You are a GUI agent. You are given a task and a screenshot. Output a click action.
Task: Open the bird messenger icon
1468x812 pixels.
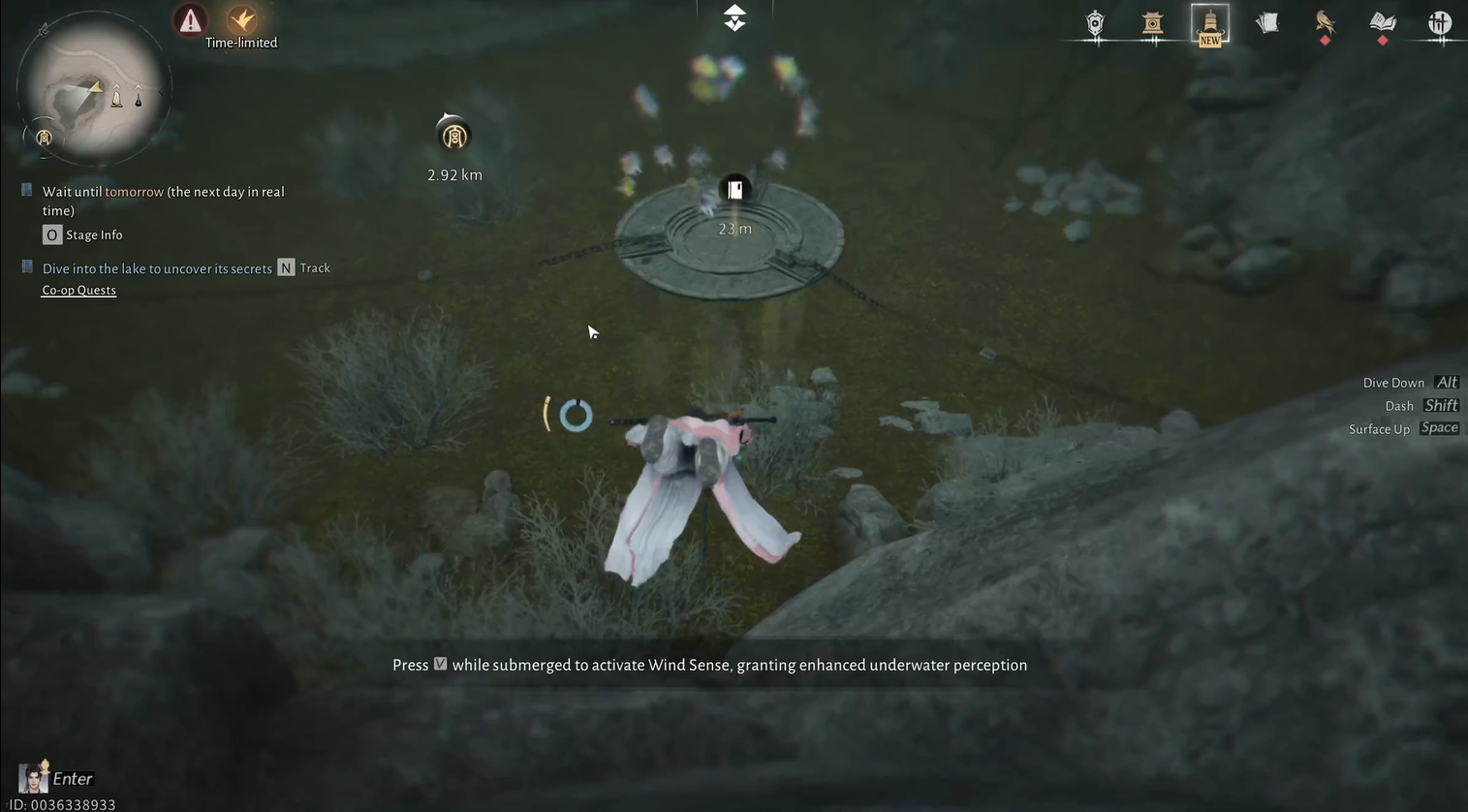pyautogui.click(x=1325, y=22)
